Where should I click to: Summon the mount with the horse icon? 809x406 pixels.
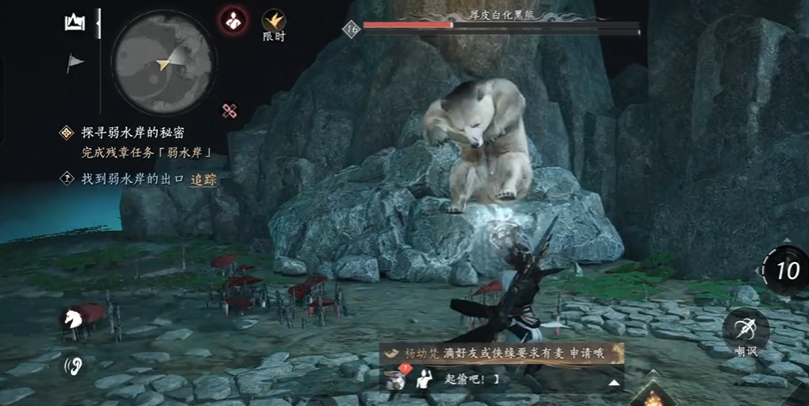point(74,318)
